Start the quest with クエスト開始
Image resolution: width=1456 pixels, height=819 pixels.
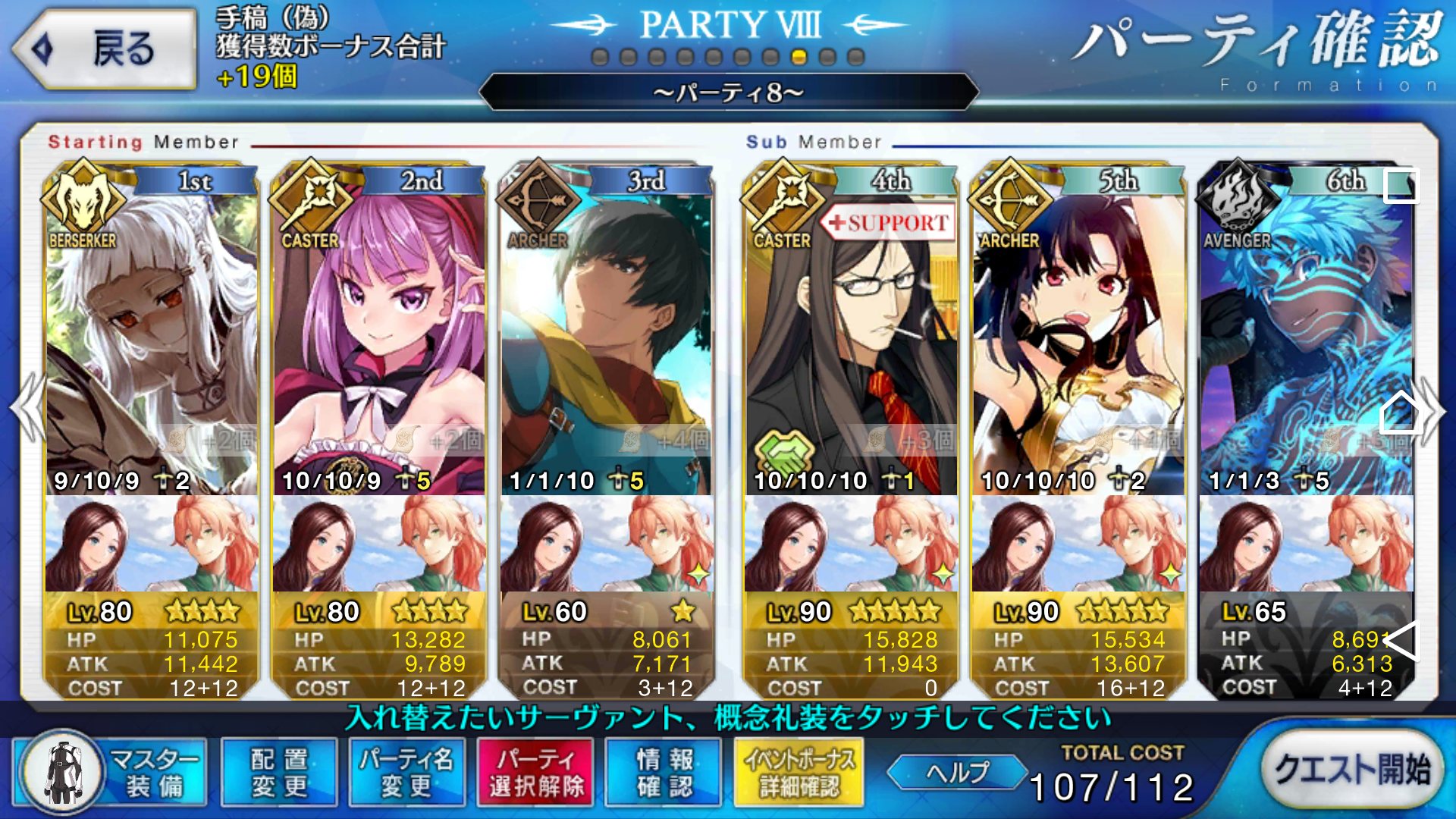coord(1351,769)
